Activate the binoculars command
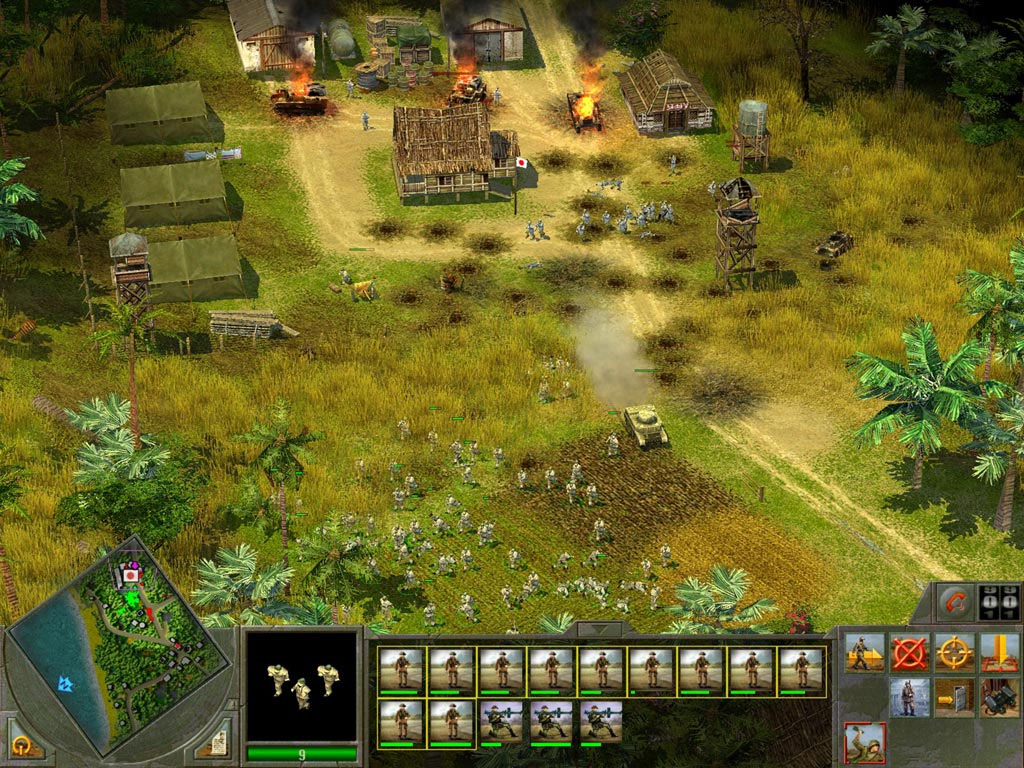1024x768 pixels. (999, 697)
